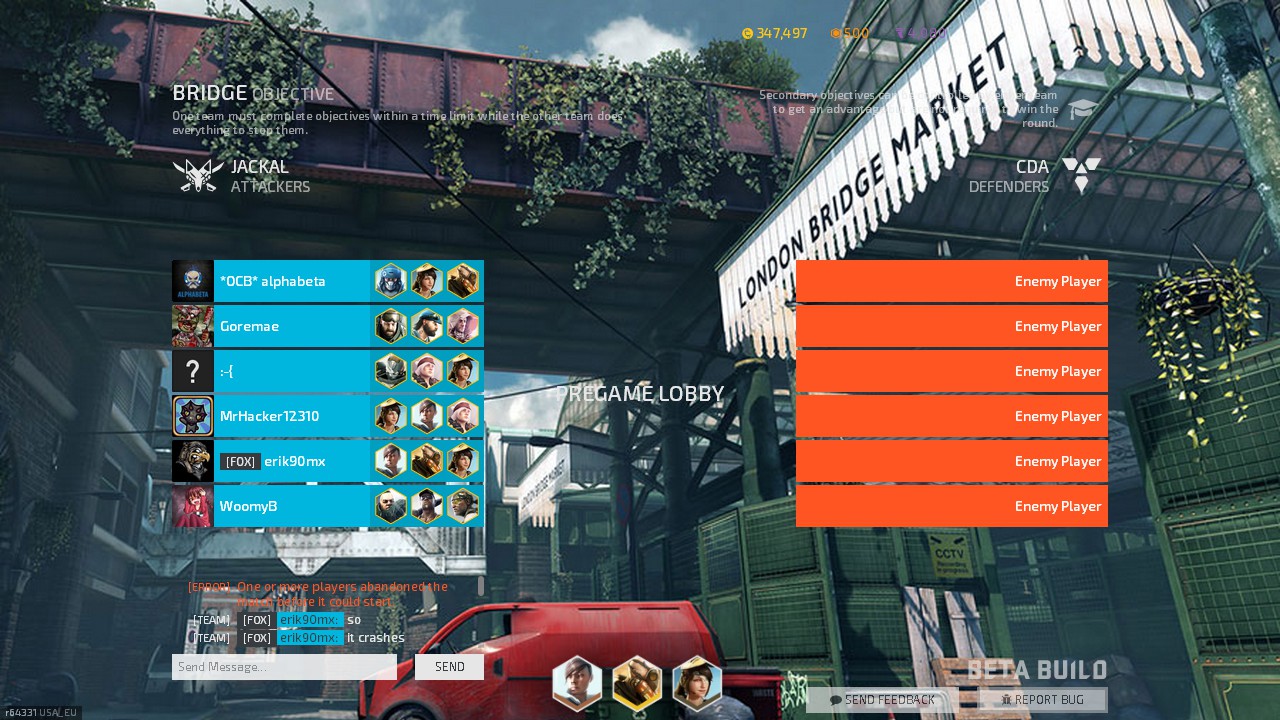The height and width of the screenshot is (720, 1280).
Task: Select the Goremae player row
Action: click(290, 326)
